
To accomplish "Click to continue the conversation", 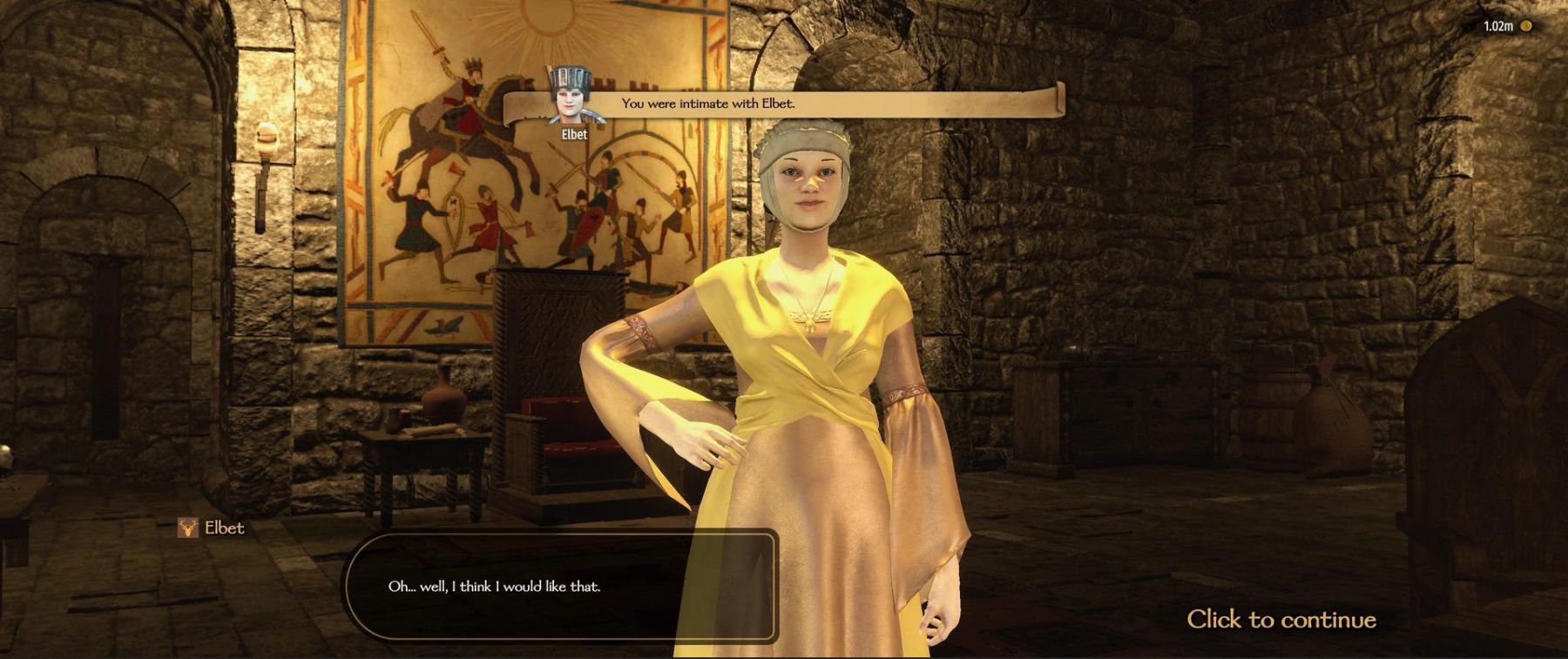I will pyautogui.click(x=1281, y=620).
